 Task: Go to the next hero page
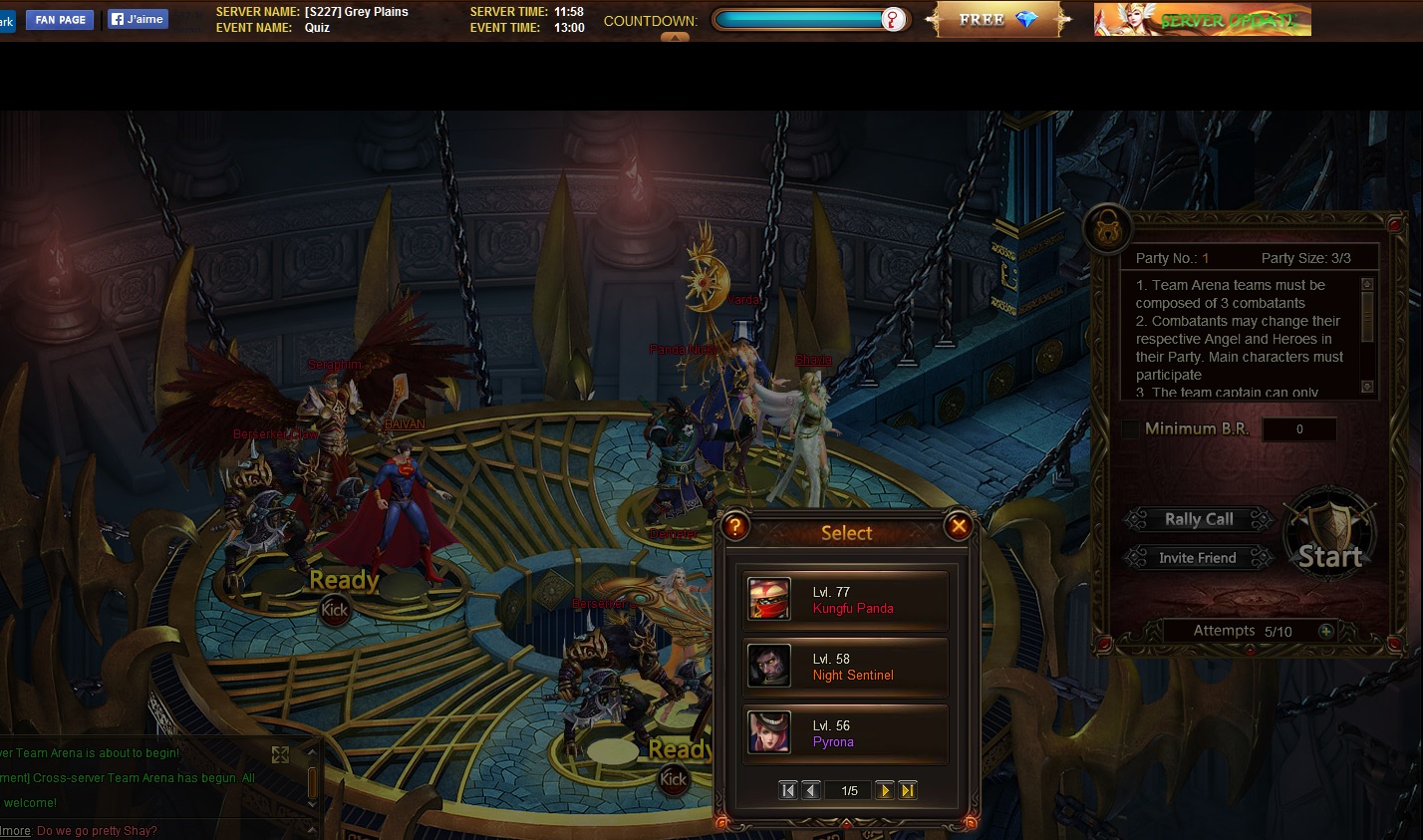point(884,790)
